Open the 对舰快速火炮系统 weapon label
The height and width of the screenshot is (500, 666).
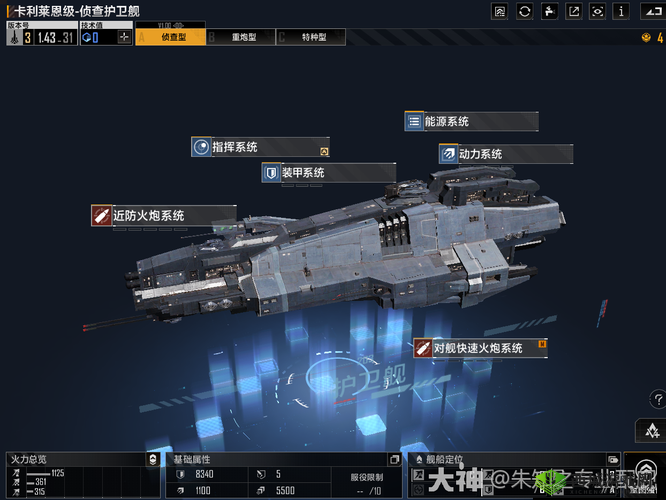point(481,348)
